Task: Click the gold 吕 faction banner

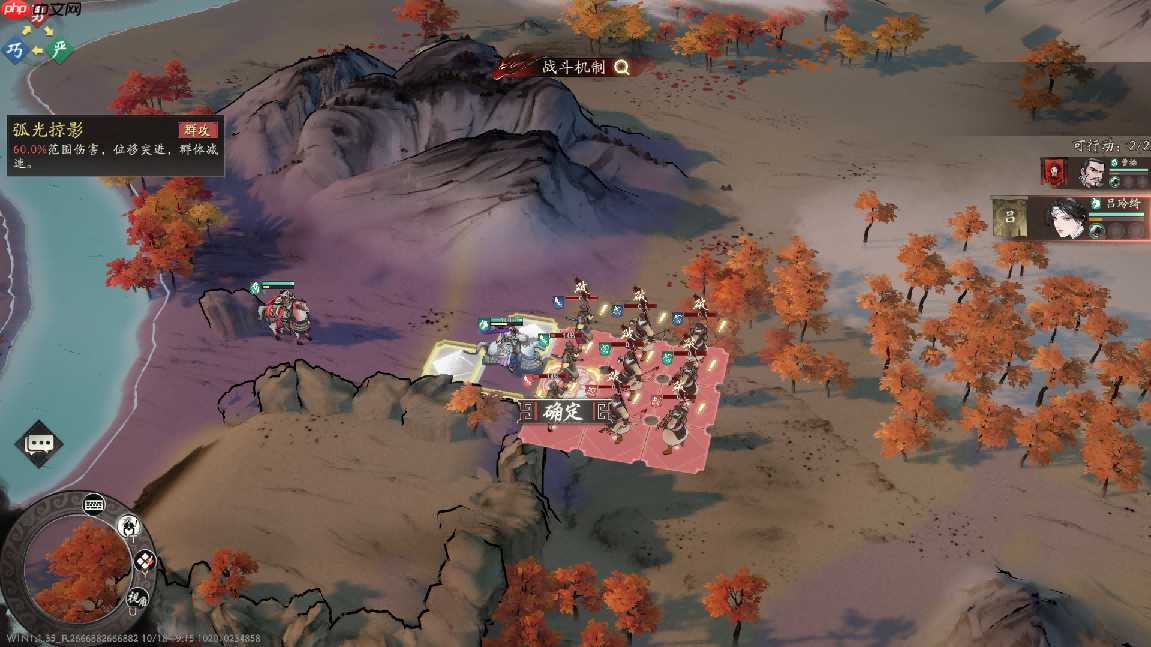Action: pyautogui.click(x=1011, y=218)
